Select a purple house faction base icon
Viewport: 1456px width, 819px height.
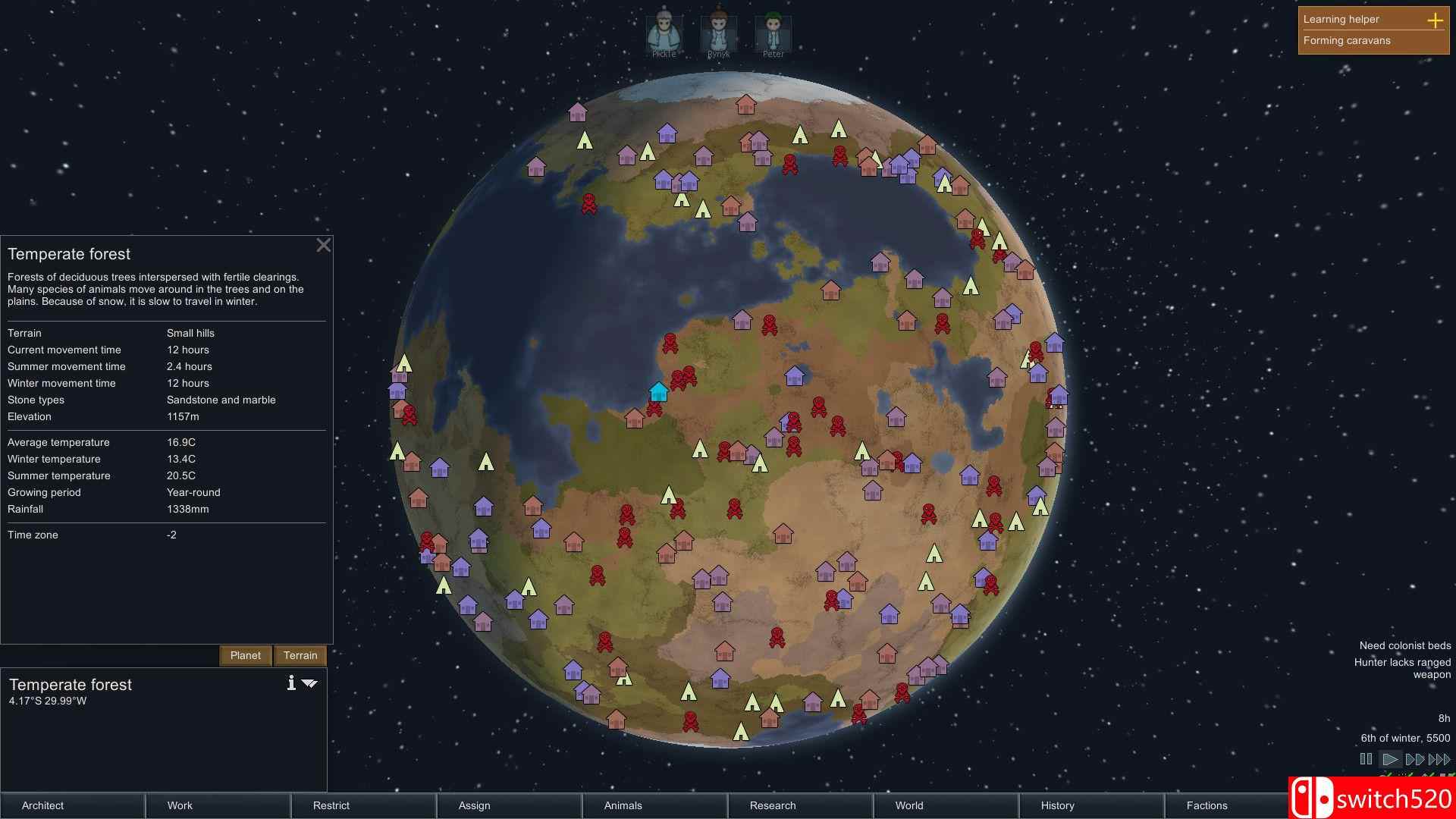coord(793,375)
